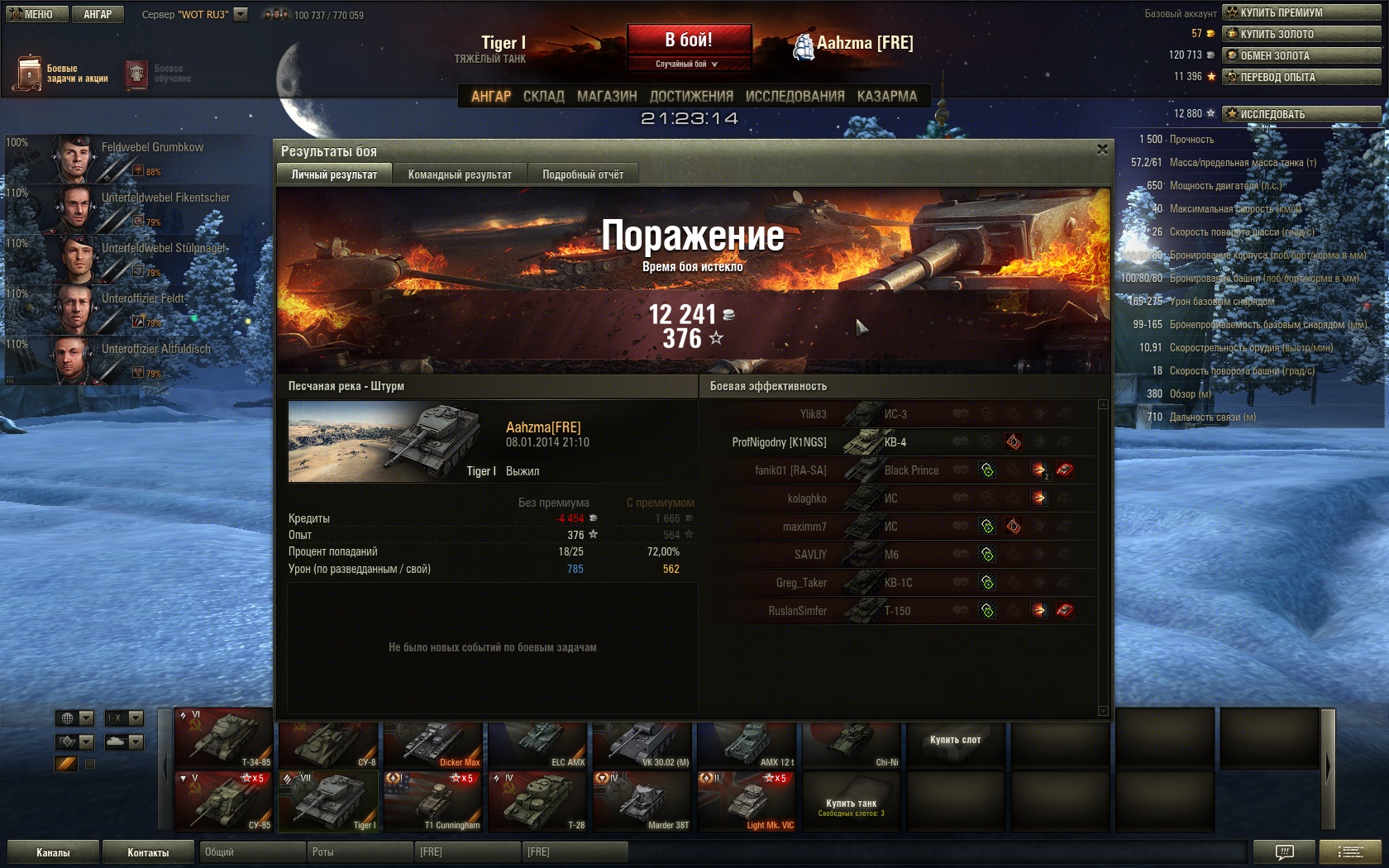
Task: Open the МЕНЮ button
Action: pos(33,14)
